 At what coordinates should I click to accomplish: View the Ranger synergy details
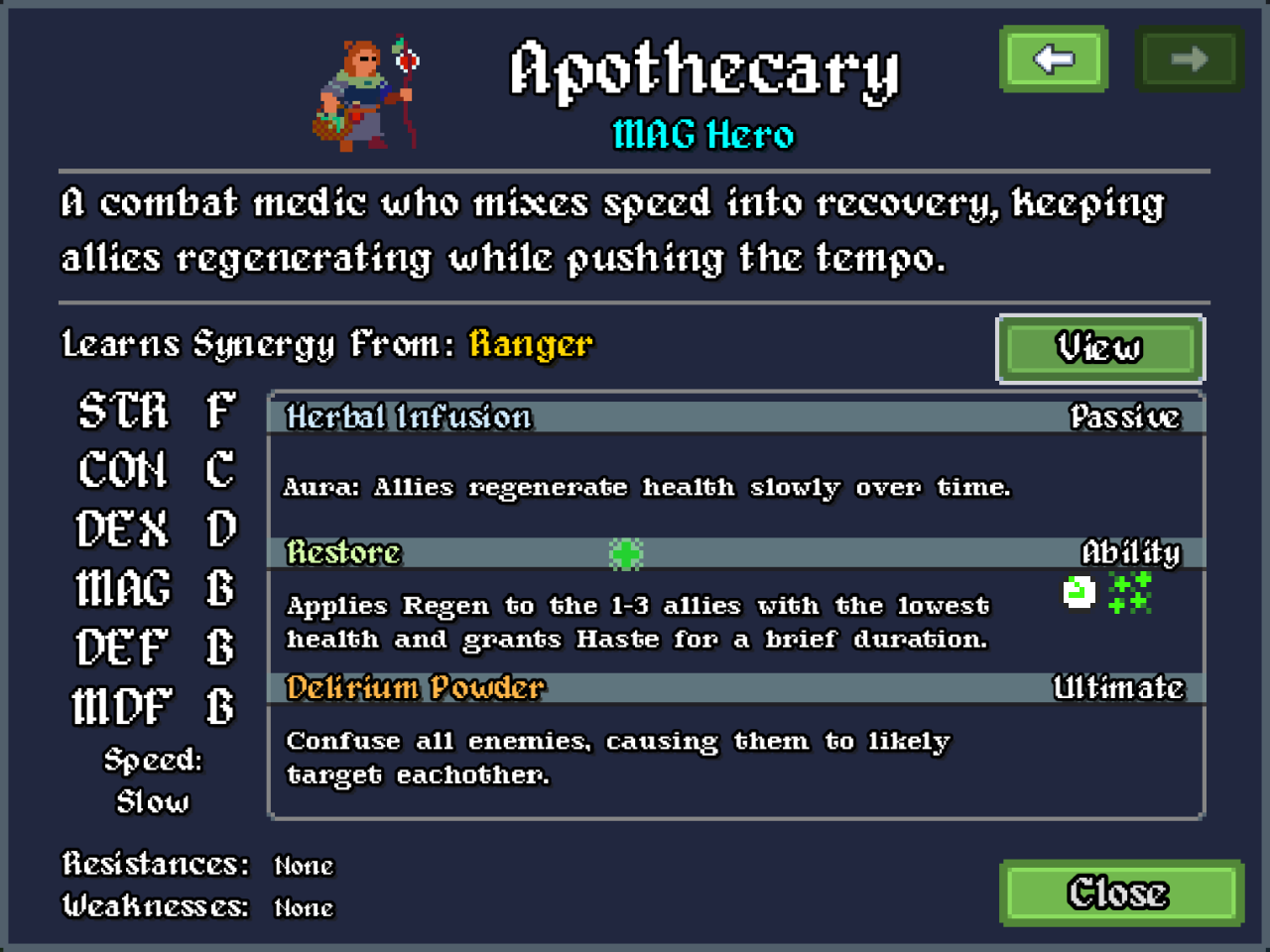click(x=1099, y=348)
